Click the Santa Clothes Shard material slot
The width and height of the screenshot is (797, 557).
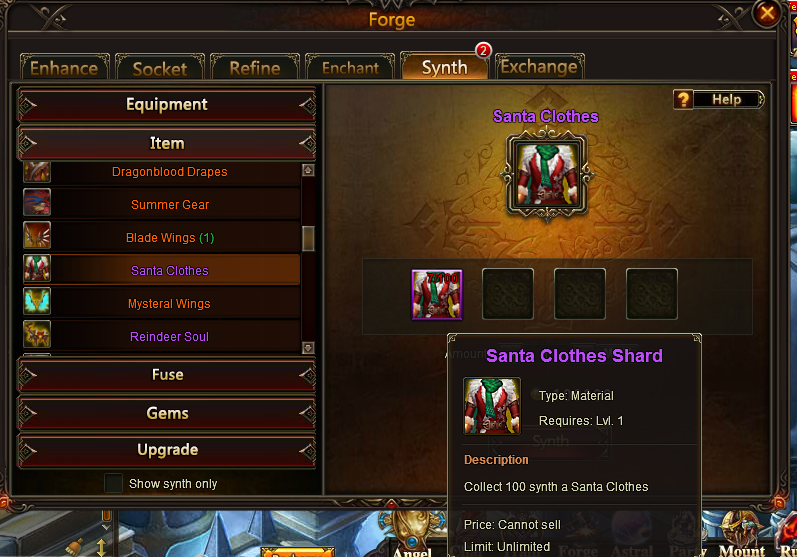click(x=436, y=295)
